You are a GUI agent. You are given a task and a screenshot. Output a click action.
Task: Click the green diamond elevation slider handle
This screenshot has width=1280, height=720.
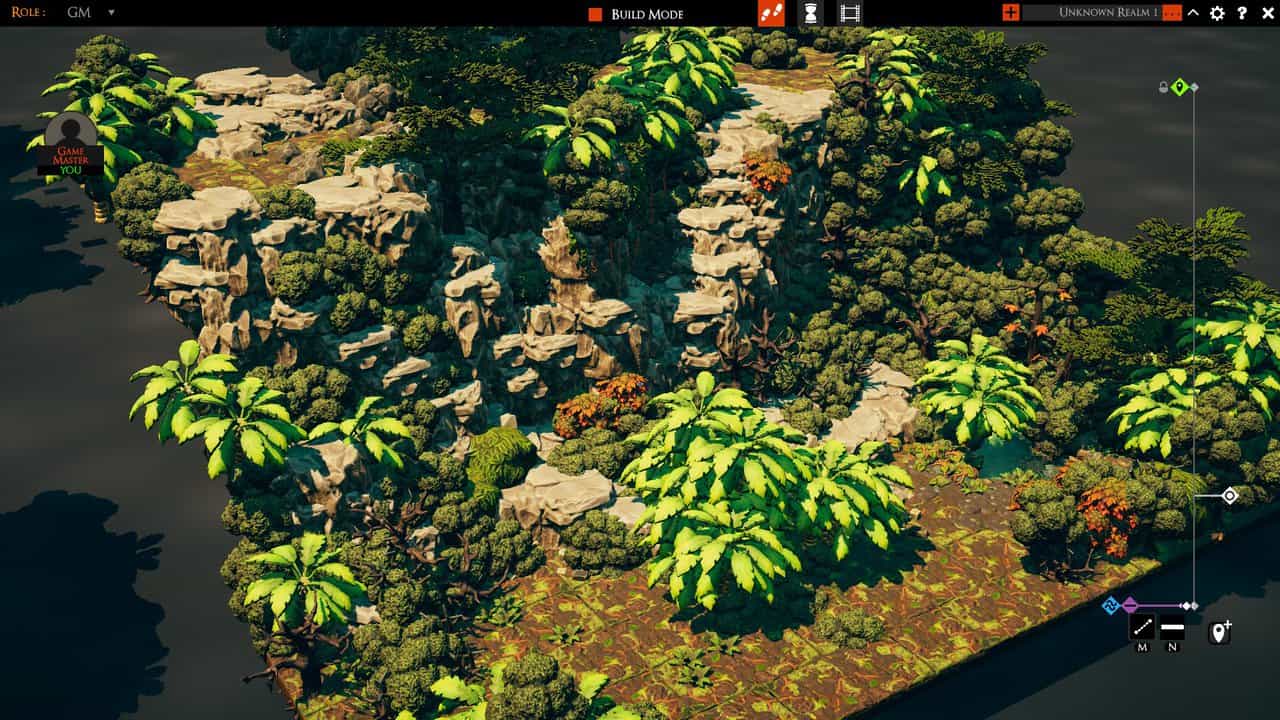tap(1180, 87)
